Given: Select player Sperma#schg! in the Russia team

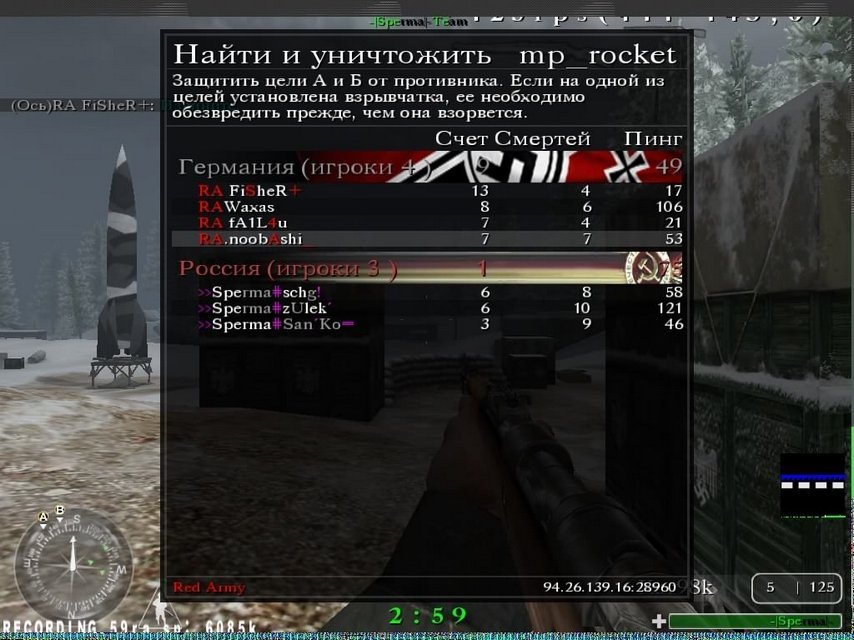Looking at the screenshot, I should click(260, 292).
